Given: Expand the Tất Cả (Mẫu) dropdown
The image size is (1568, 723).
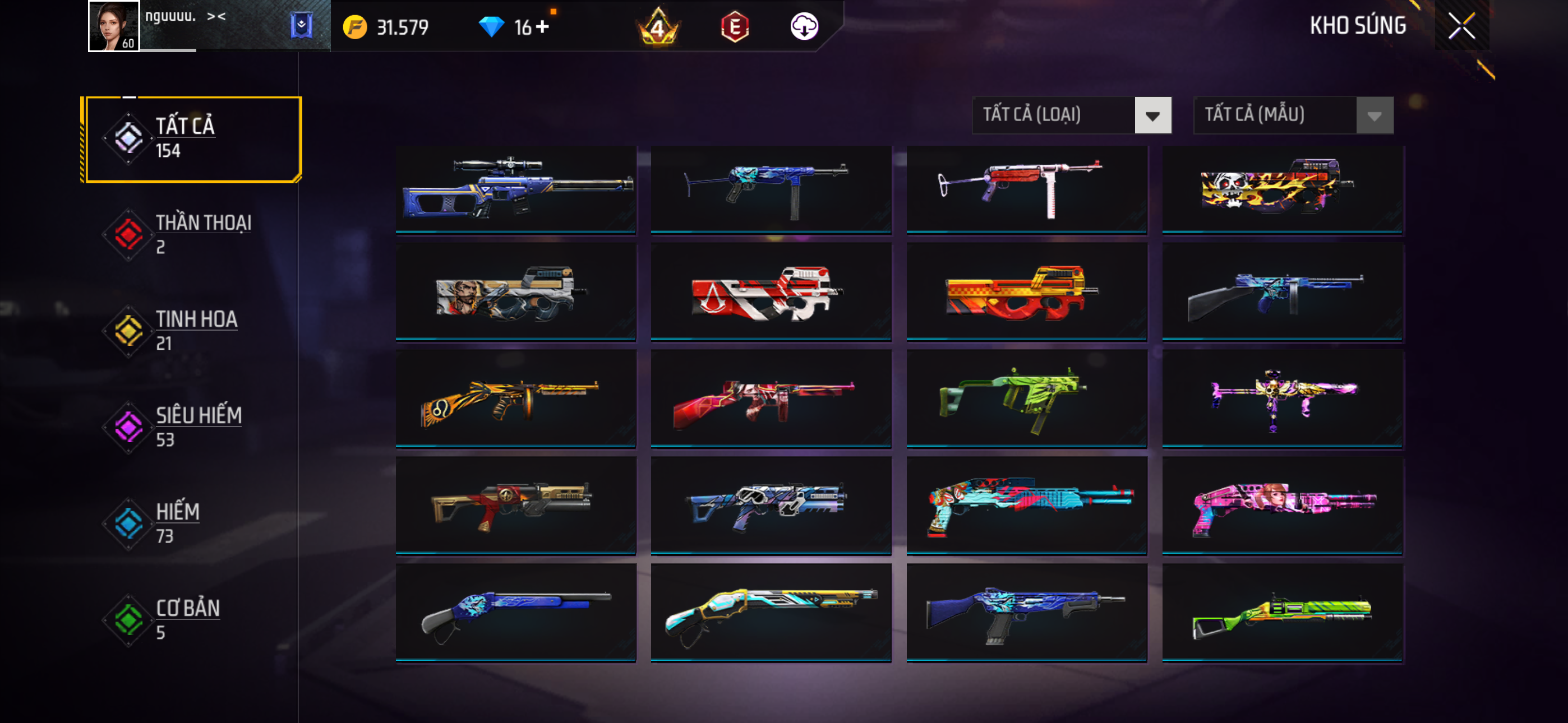Looking at the screenshot, I should (x=1293, y=115).
